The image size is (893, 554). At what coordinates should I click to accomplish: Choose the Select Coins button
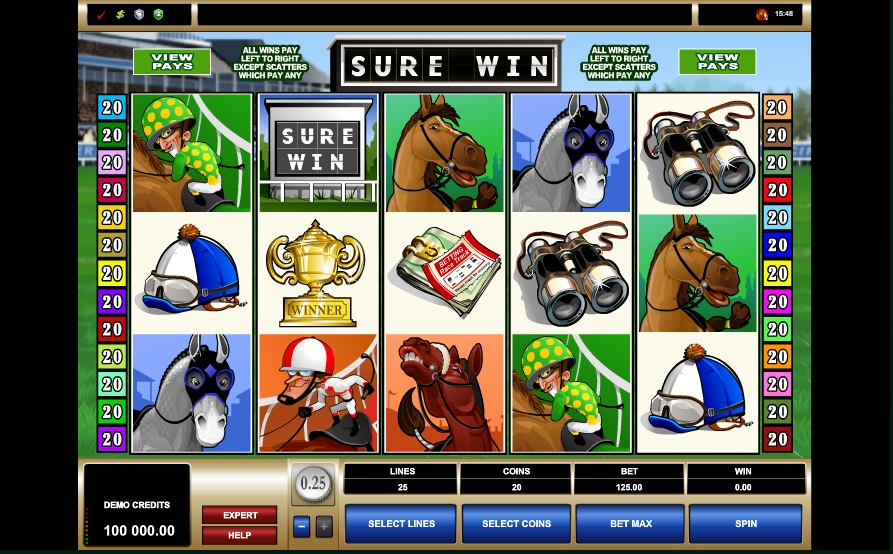[x=516, y=523]
